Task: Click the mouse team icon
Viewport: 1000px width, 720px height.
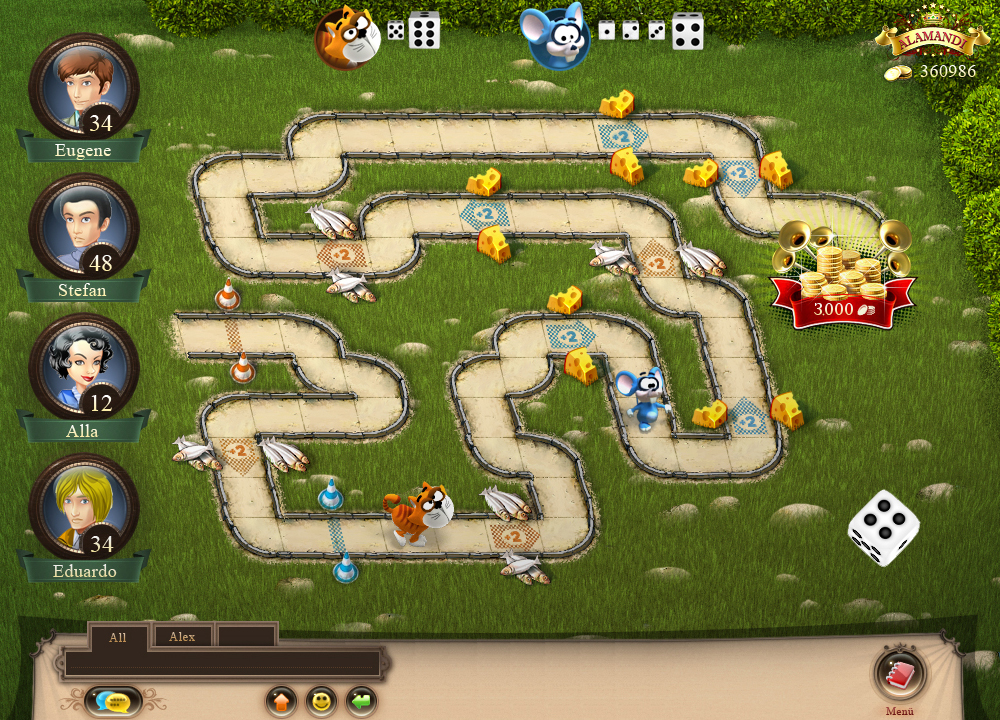Action: [558, 37]
